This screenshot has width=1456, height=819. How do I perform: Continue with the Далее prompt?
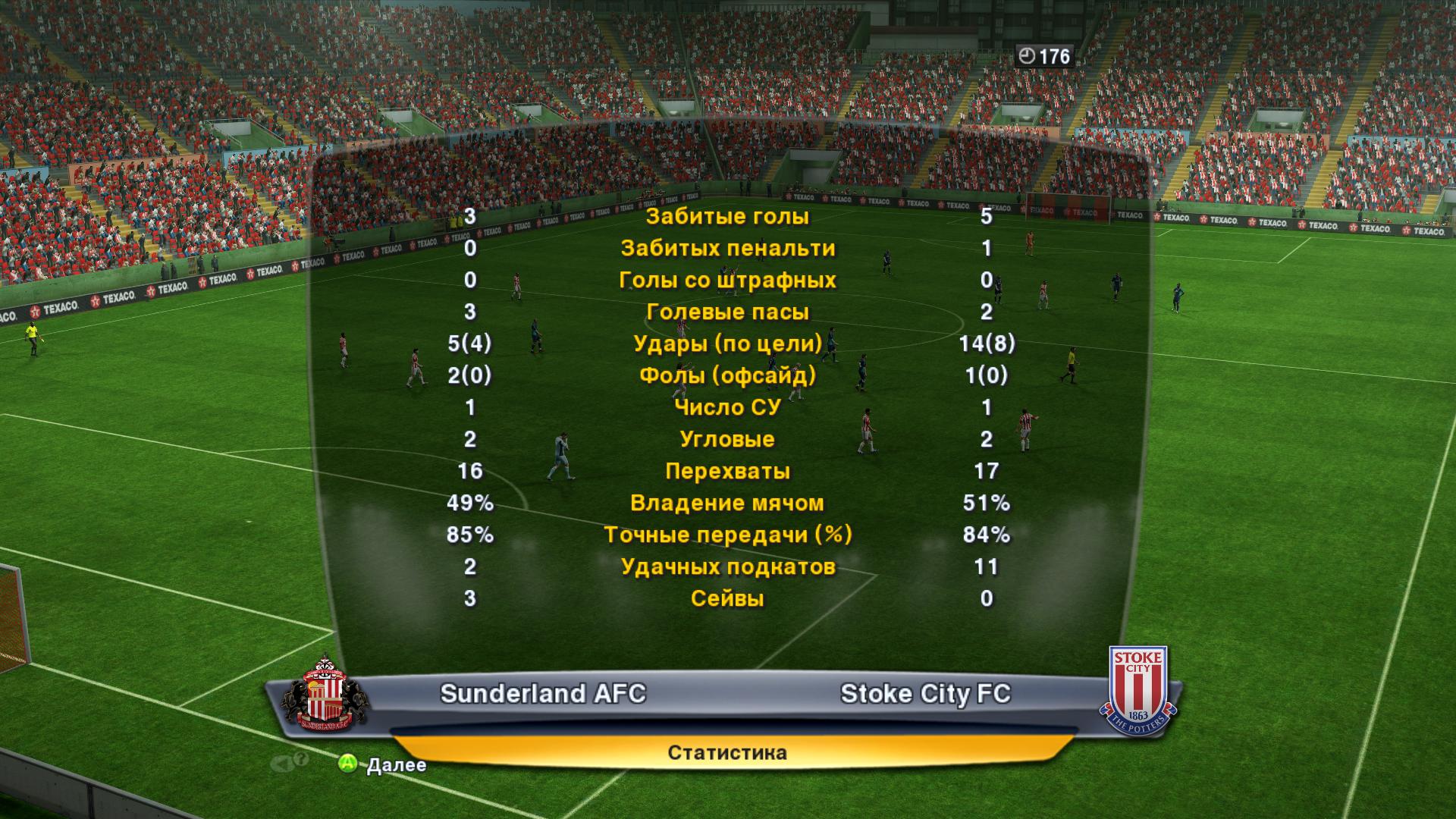(382, 764)
